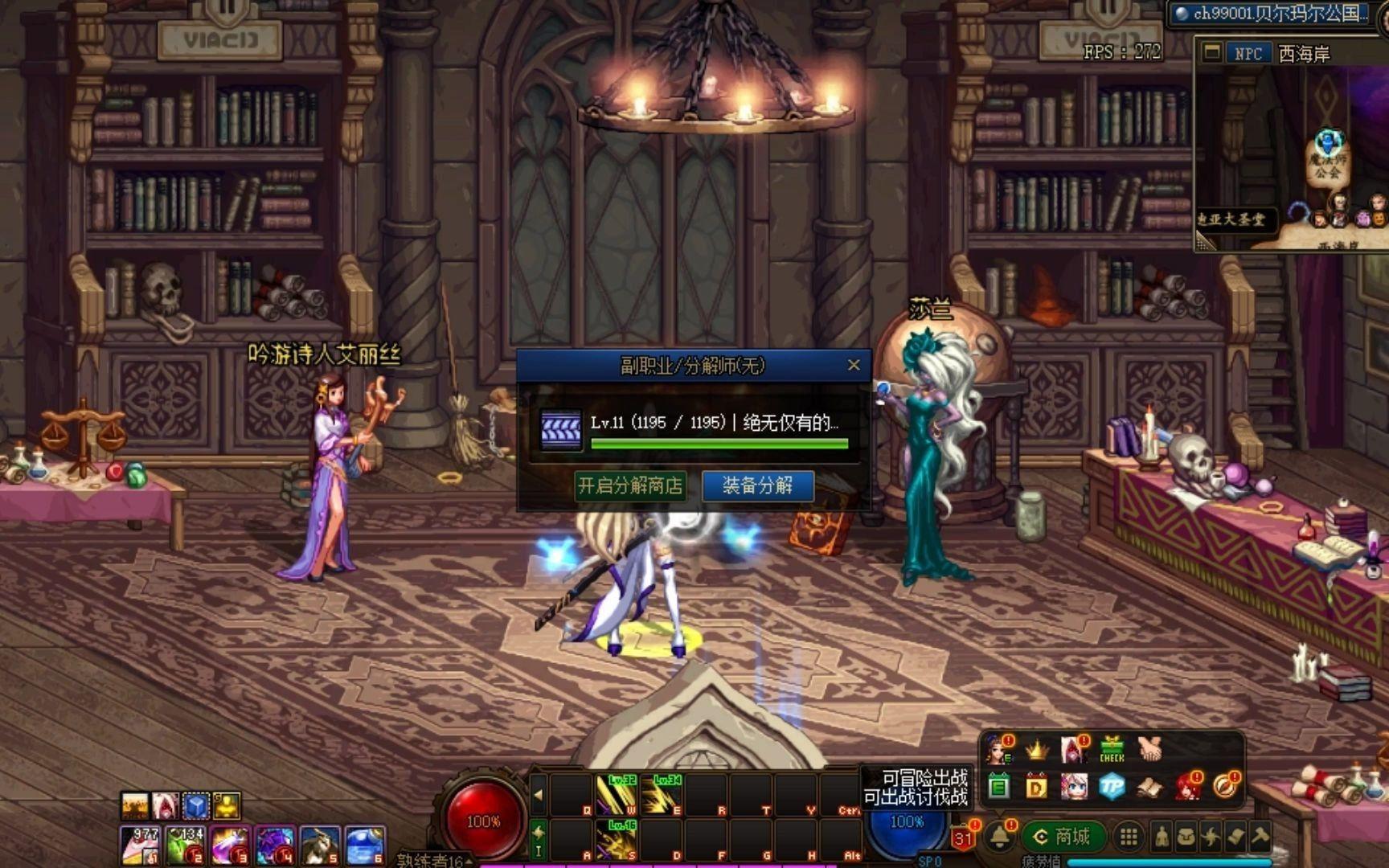Close the sub-profession disassembler window
The image size is (1389, 868).
pyautogui.click(x=854, y=366)
